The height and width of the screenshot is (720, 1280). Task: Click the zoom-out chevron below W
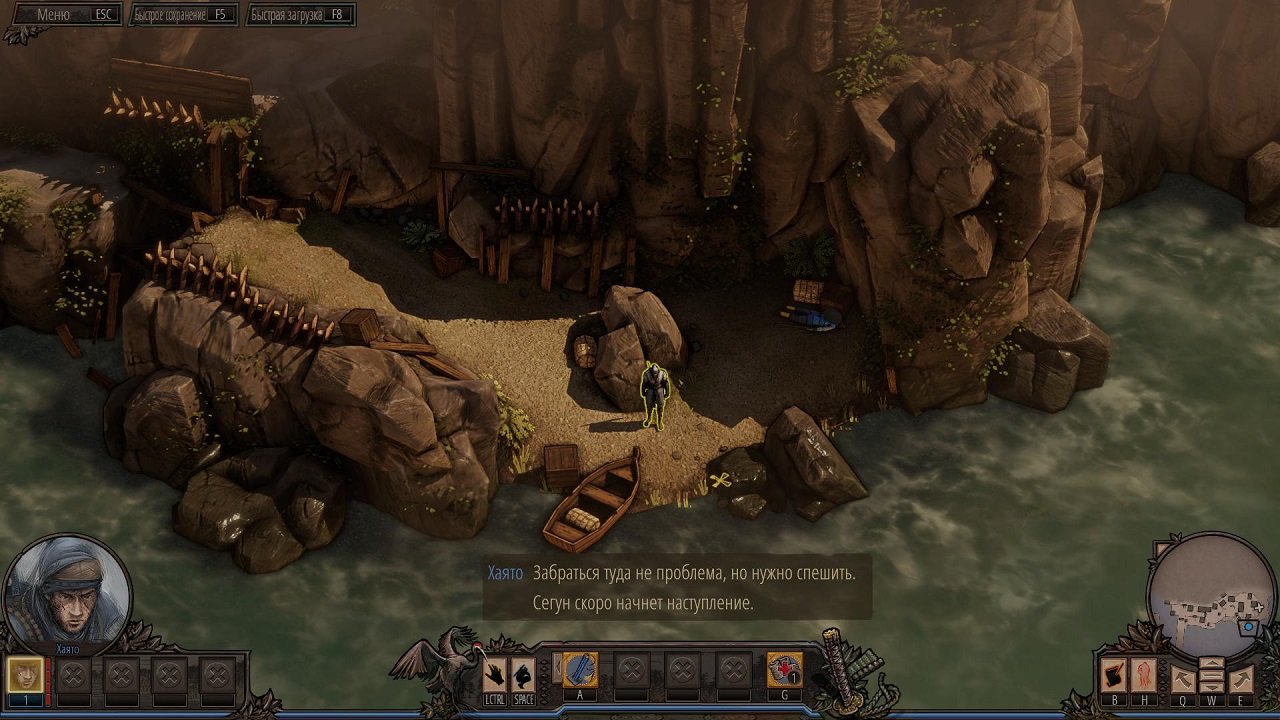(x=1212, y=687)
